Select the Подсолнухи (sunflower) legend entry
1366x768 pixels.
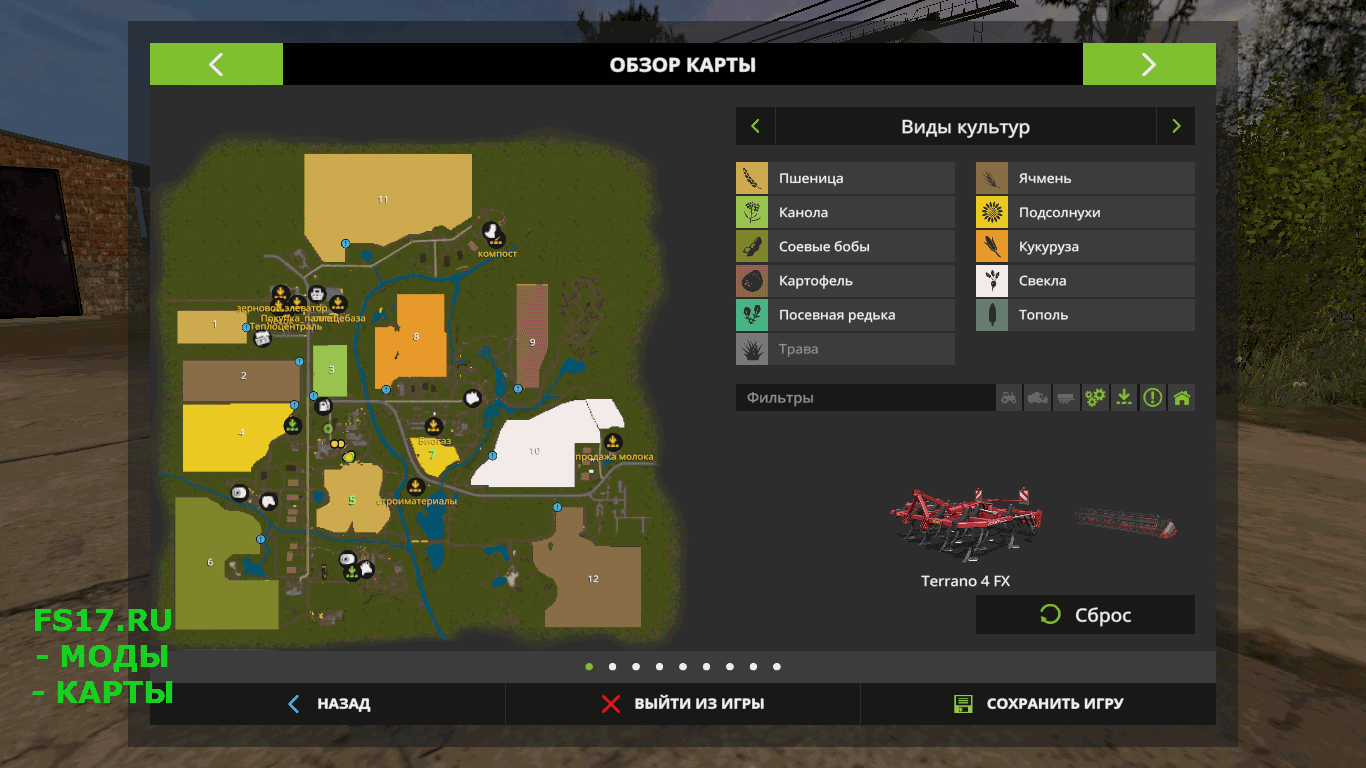(1085, 213)
